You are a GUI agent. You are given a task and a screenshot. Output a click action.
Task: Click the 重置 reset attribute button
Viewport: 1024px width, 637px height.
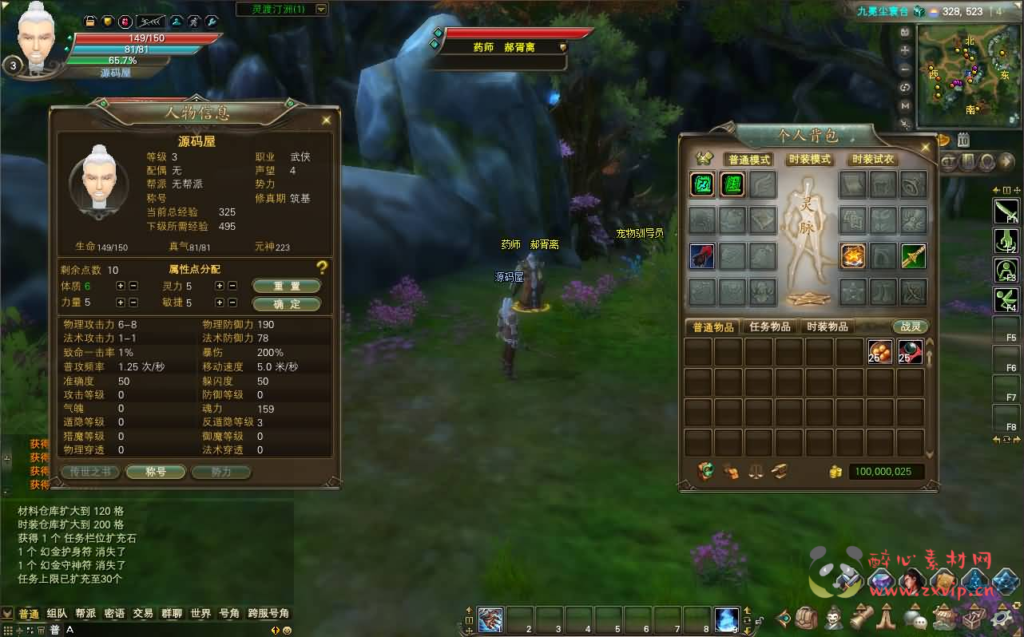[x=286, y=286]
